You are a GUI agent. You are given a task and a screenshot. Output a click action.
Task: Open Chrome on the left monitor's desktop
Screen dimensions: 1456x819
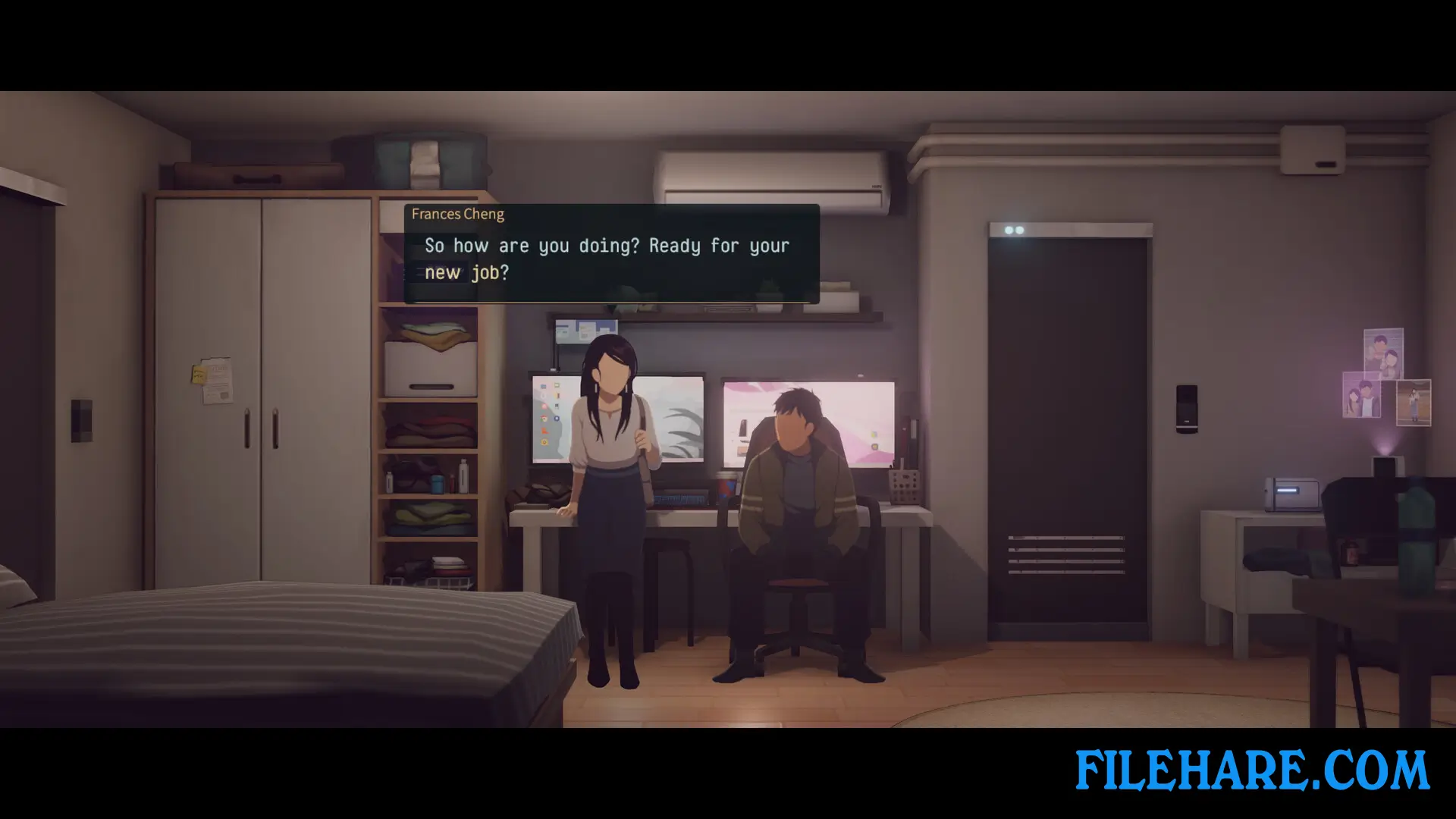tap(543, 419)
